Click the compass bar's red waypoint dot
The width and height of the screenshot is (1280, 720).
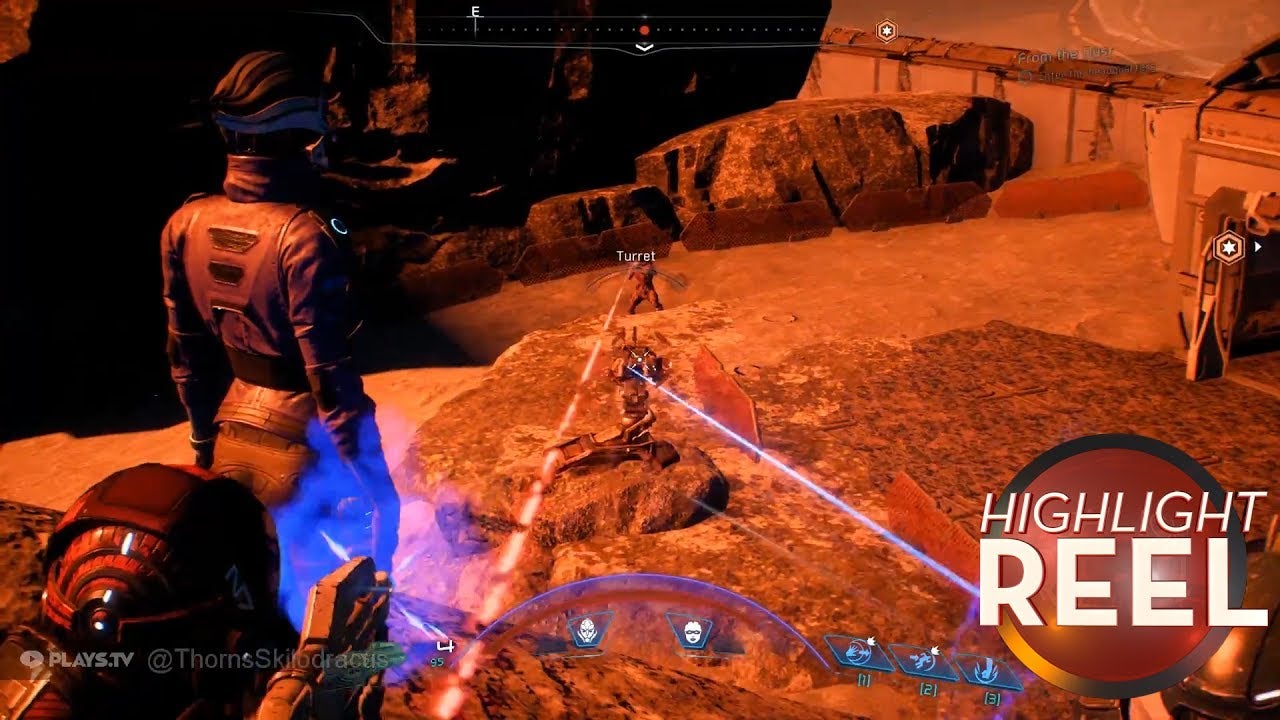pos(645,31)
